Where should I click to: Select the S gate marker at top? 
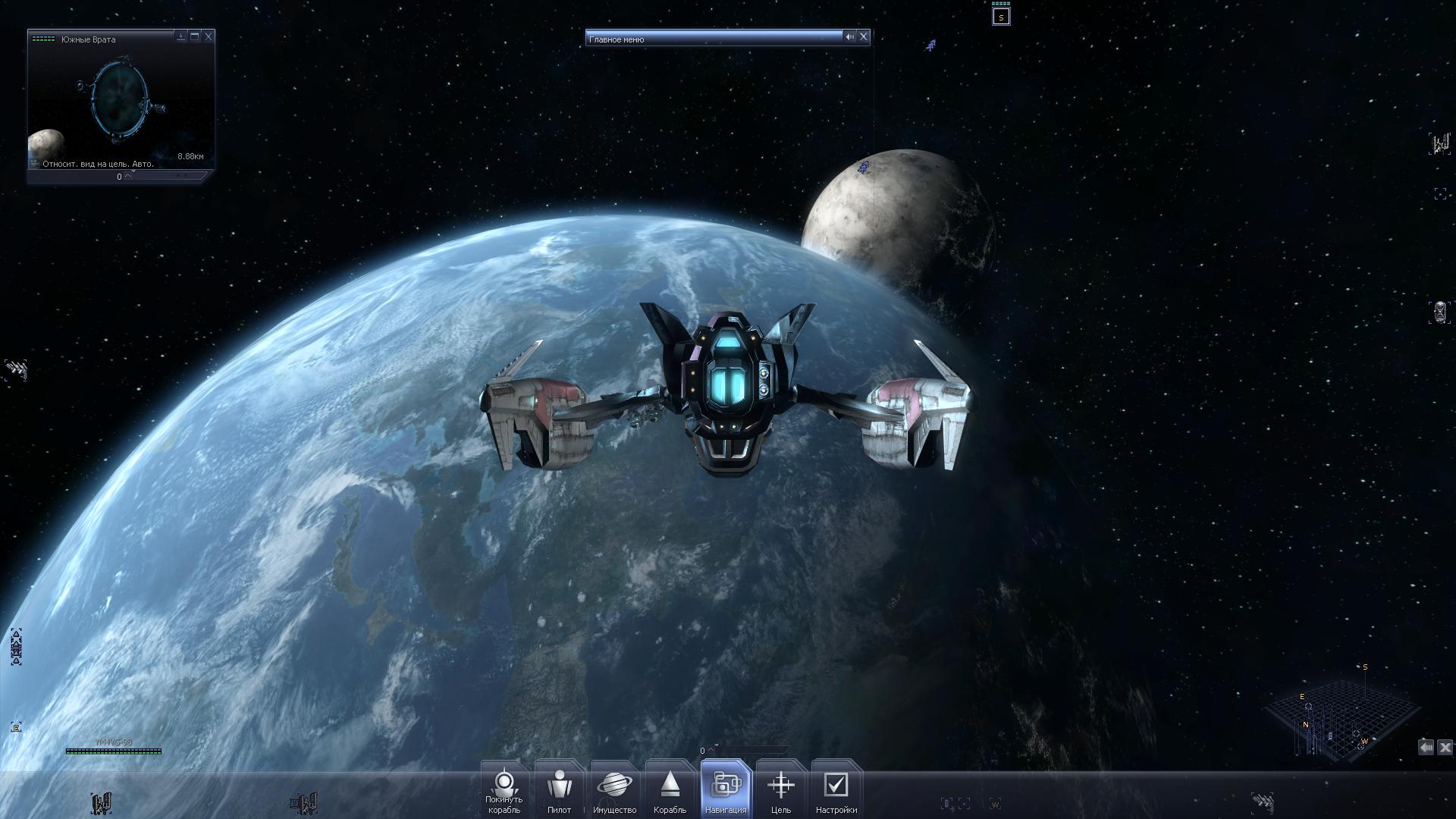[1001, 17]
